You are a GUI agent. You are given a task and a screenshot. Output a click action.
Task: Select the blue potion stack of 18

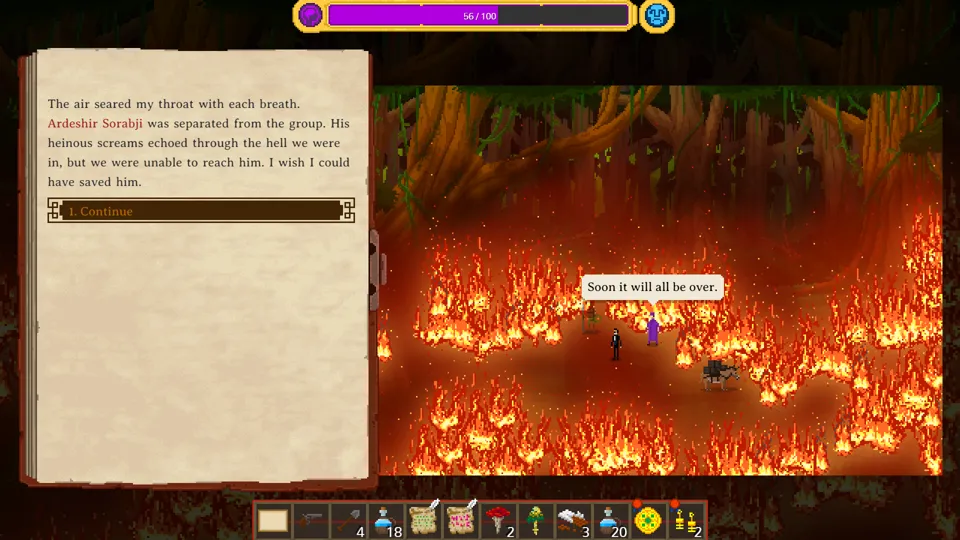pyautogui.click(x=387, y=521)
